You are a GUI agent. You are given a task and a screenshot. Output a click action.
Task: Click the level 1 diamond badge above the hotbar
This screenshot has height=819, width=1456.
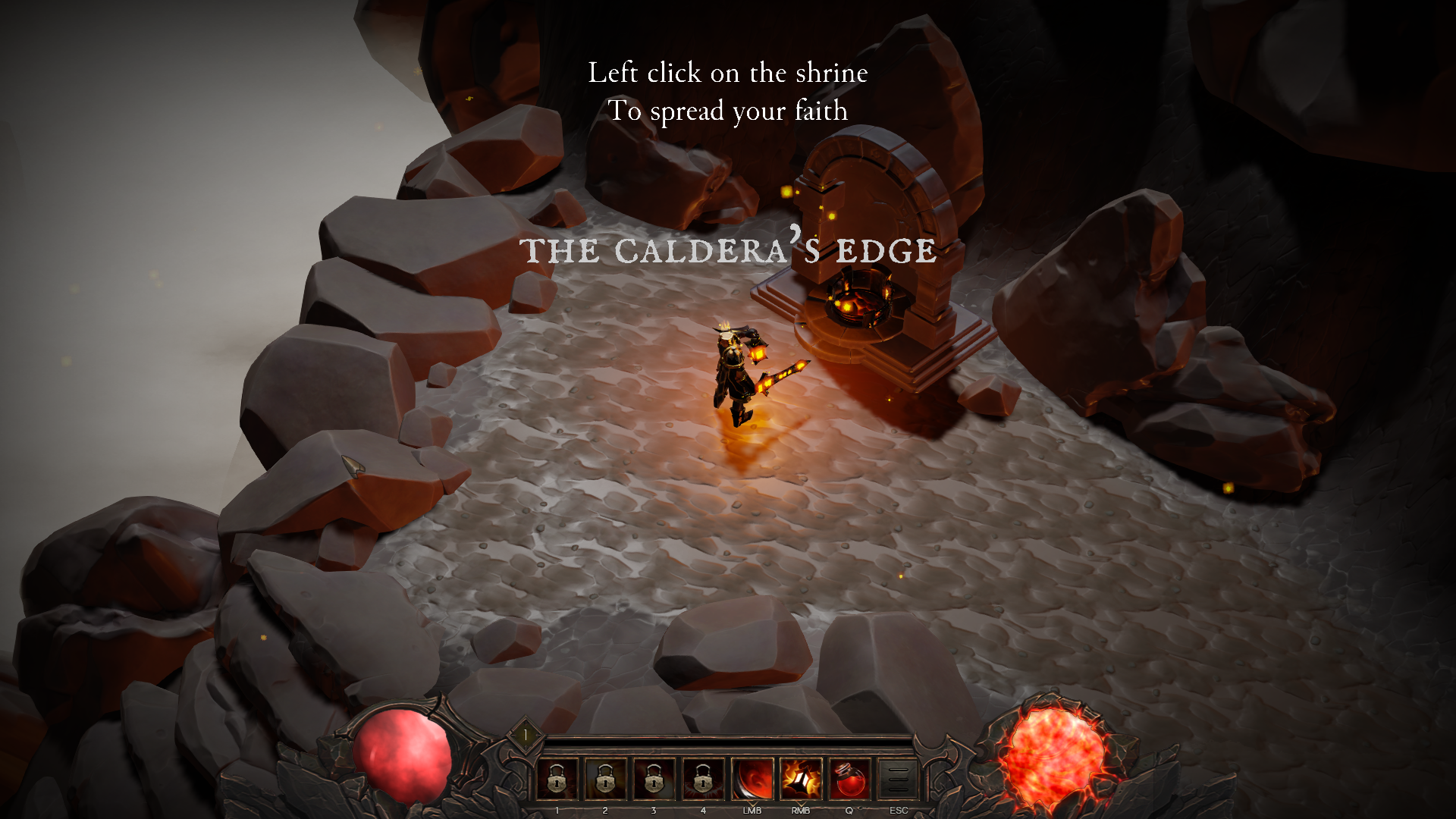(x=526, y=733)
